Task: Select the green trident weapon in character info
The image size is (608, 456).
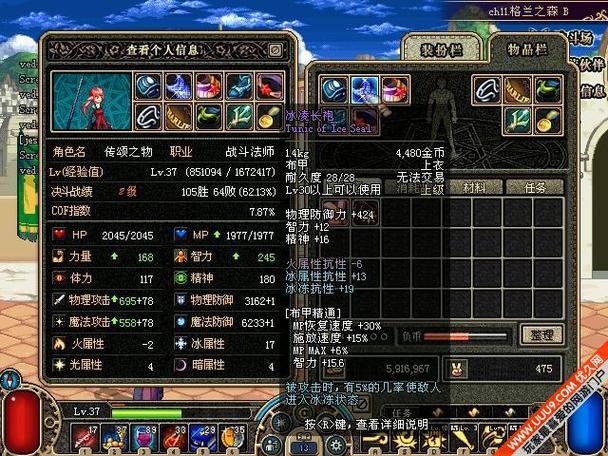Action: [x=239, y=119]
